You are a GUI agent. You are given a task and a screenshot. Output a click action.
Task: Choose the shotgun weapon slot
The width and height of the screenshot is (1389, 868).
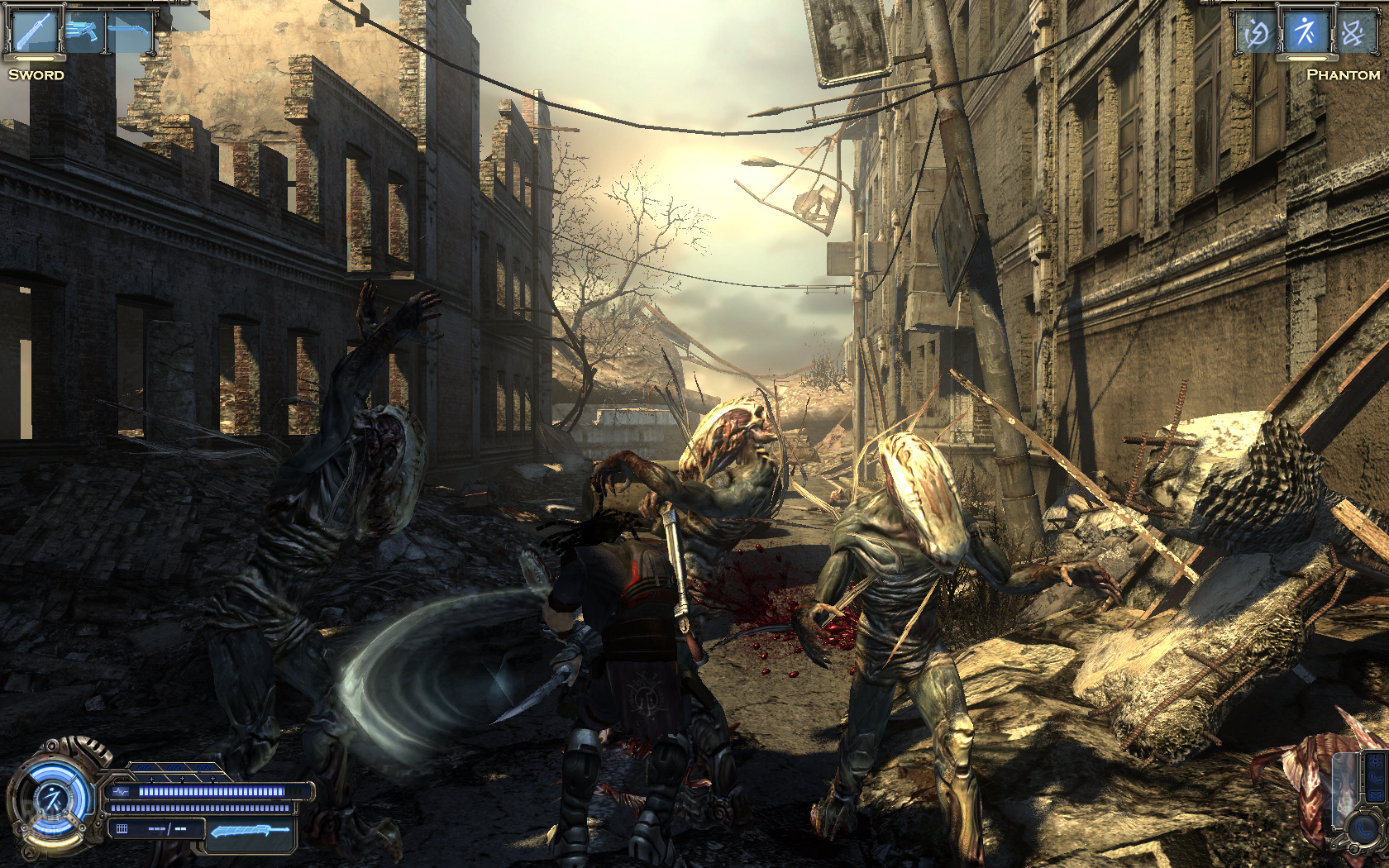(130, 31)
